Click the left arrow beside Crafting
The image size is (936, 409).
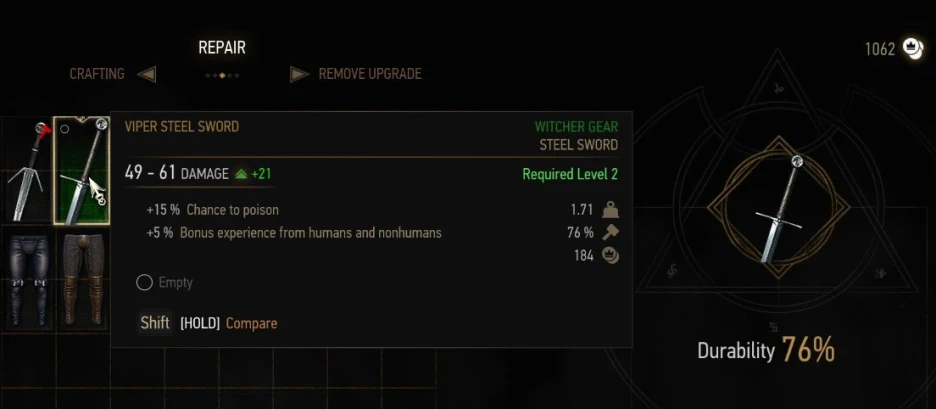point(146,74)
